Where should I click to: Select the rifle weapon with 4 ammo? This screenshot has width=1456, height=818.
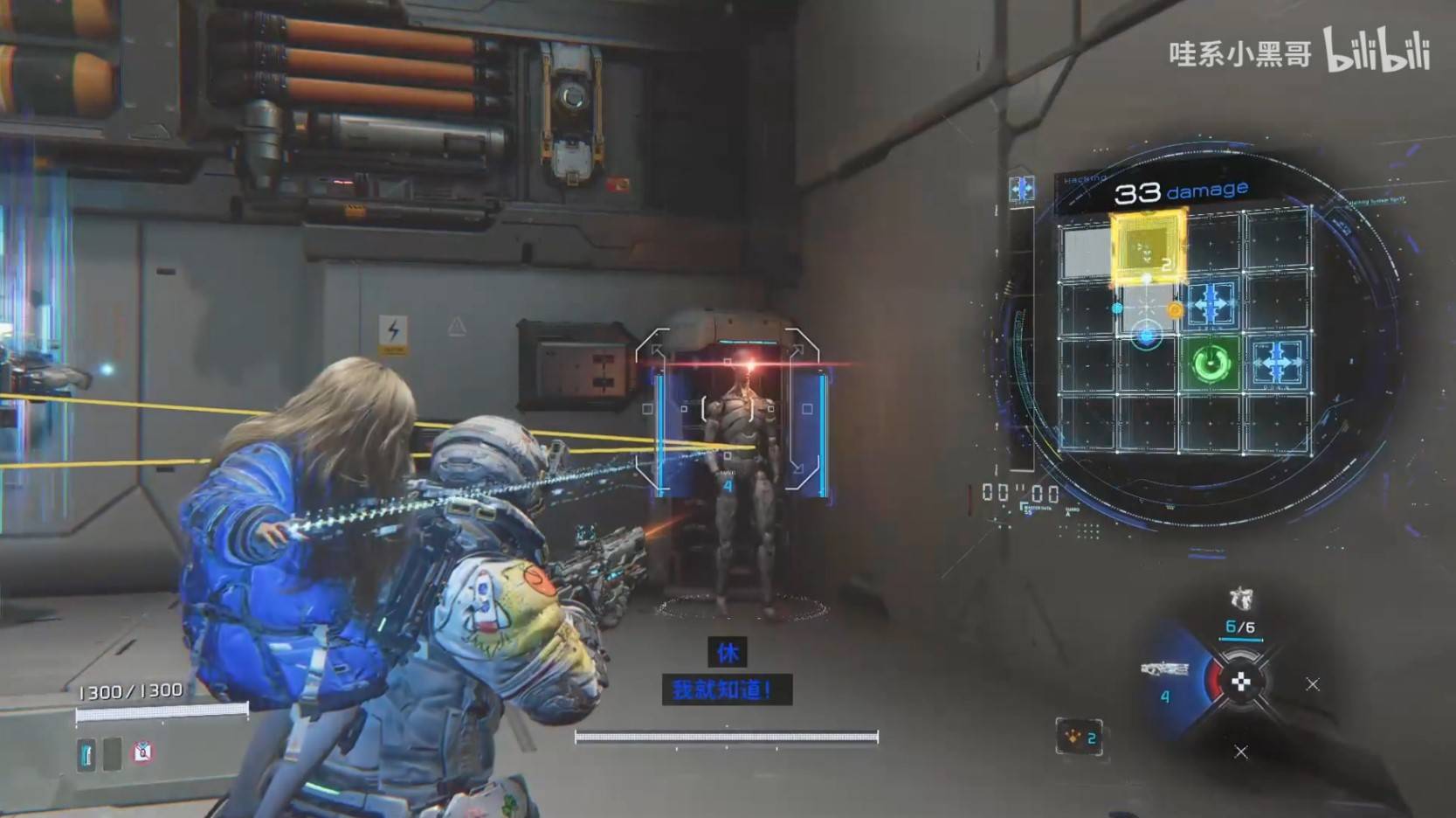tap(1165, 672)
